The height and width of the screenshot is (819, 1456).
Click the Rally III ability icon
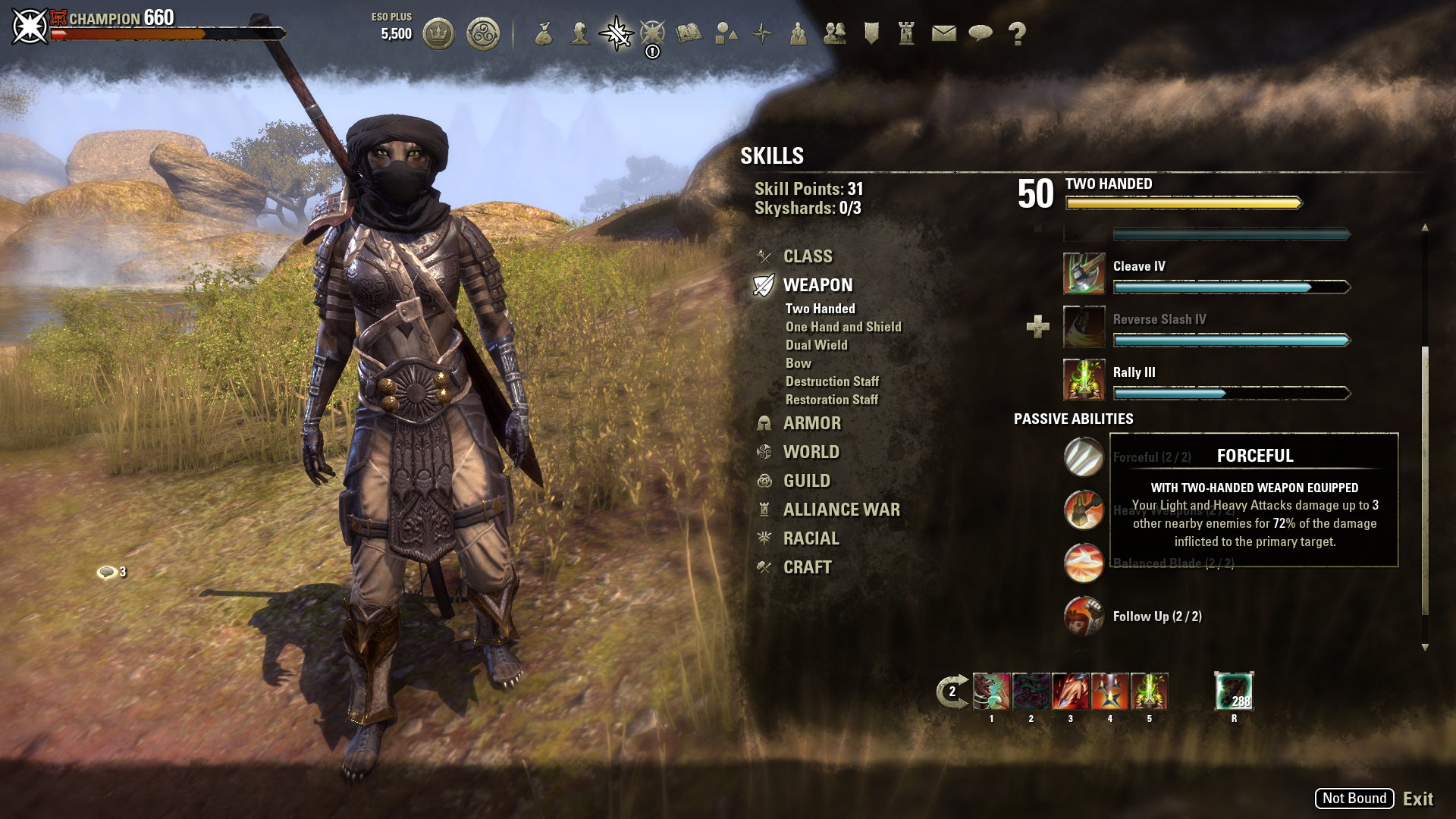click(1084, 380)
